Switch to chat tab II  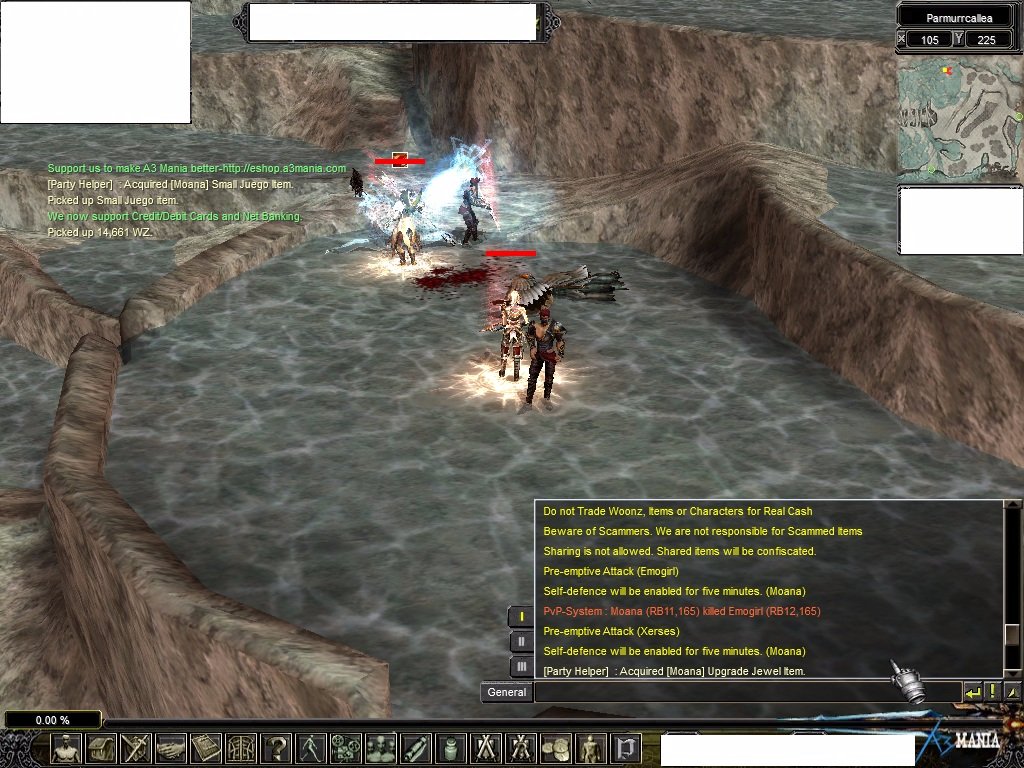pos(521,642)
